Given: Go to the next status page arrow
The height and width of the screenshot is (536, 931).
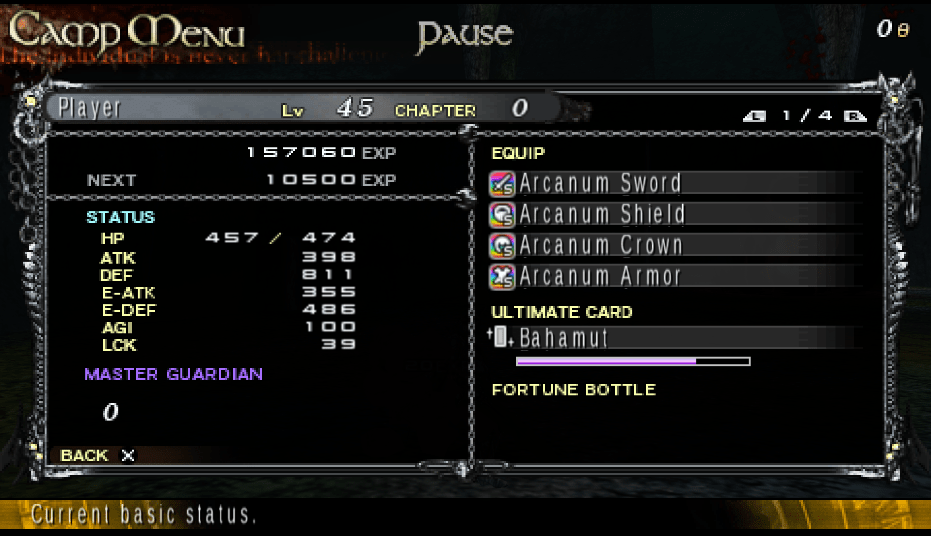Looking at the screenshot, I should click(853, 116).
